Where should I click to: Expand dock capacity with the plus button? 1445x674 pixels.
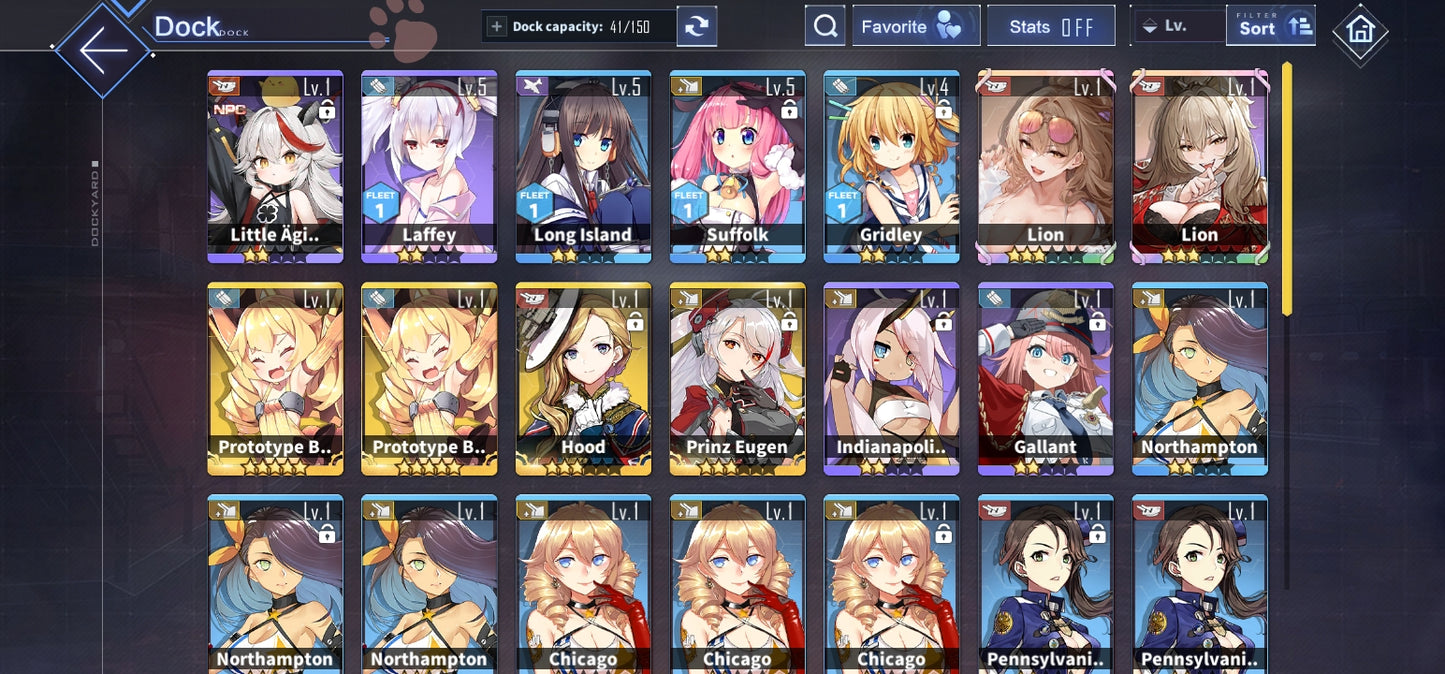tap(496, 27)
